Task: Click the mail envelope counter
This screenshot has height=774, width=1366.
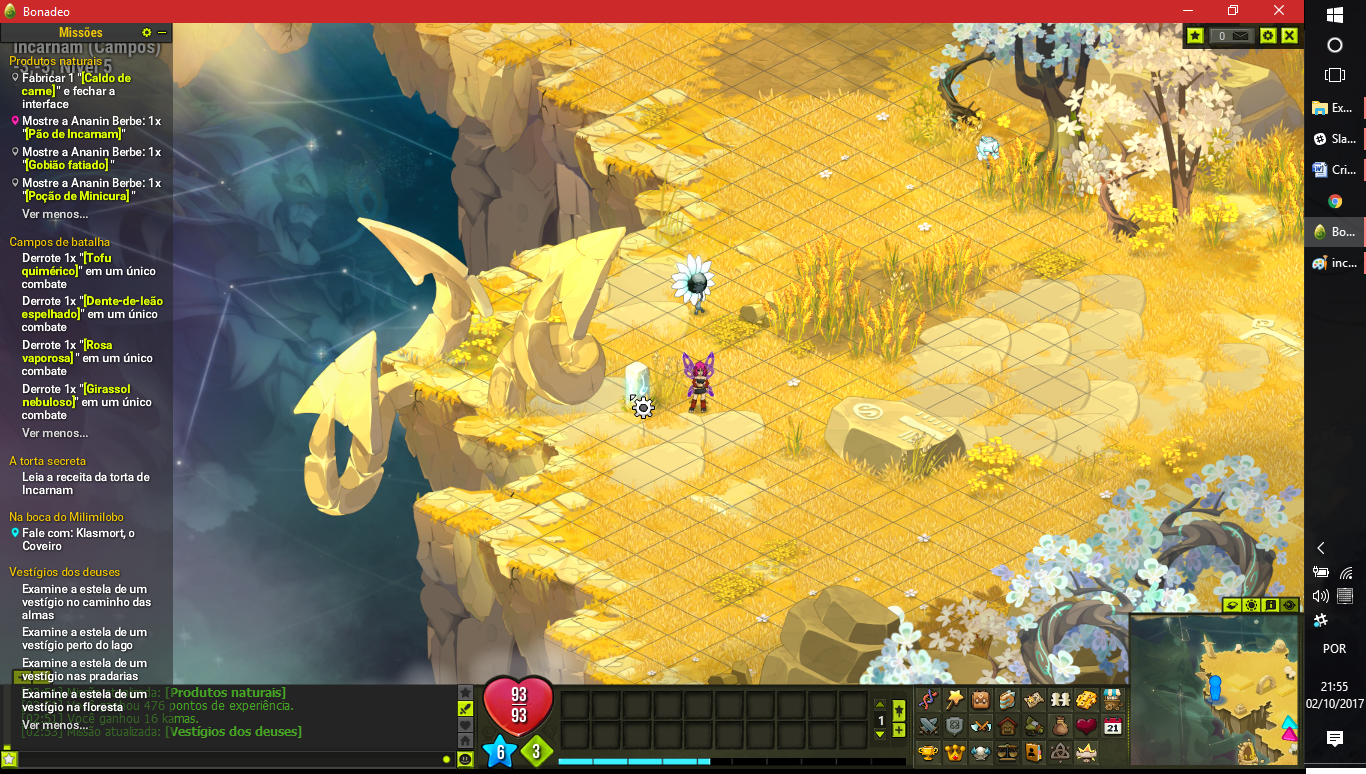Action: (x=1231, y=36)
